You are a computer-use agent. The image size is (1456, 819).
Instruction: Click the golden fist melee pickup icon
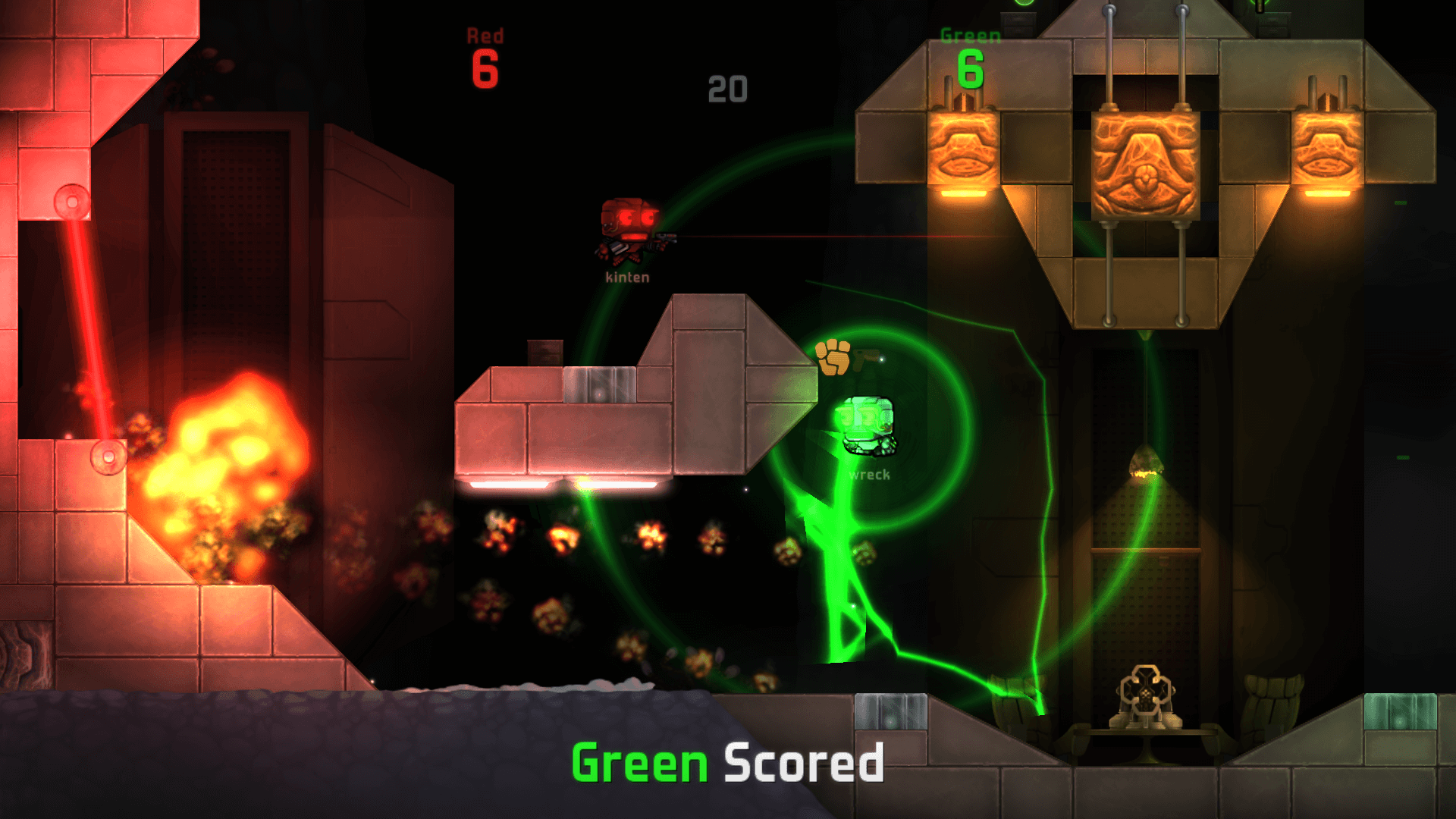click(x=832, y=355)
